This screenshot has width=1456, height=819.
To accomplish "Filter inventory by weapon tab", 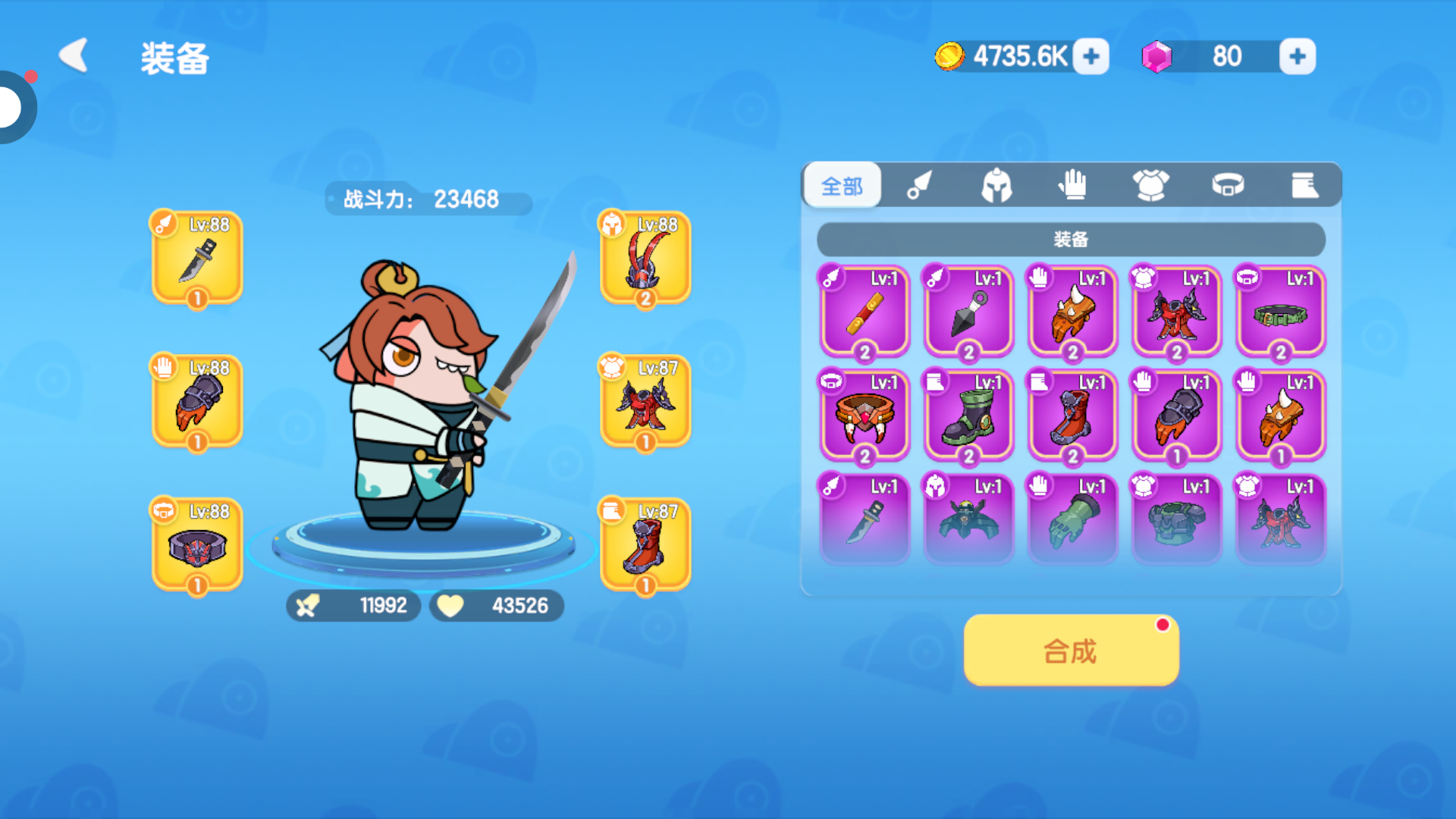I will click(x=919, y=185).
